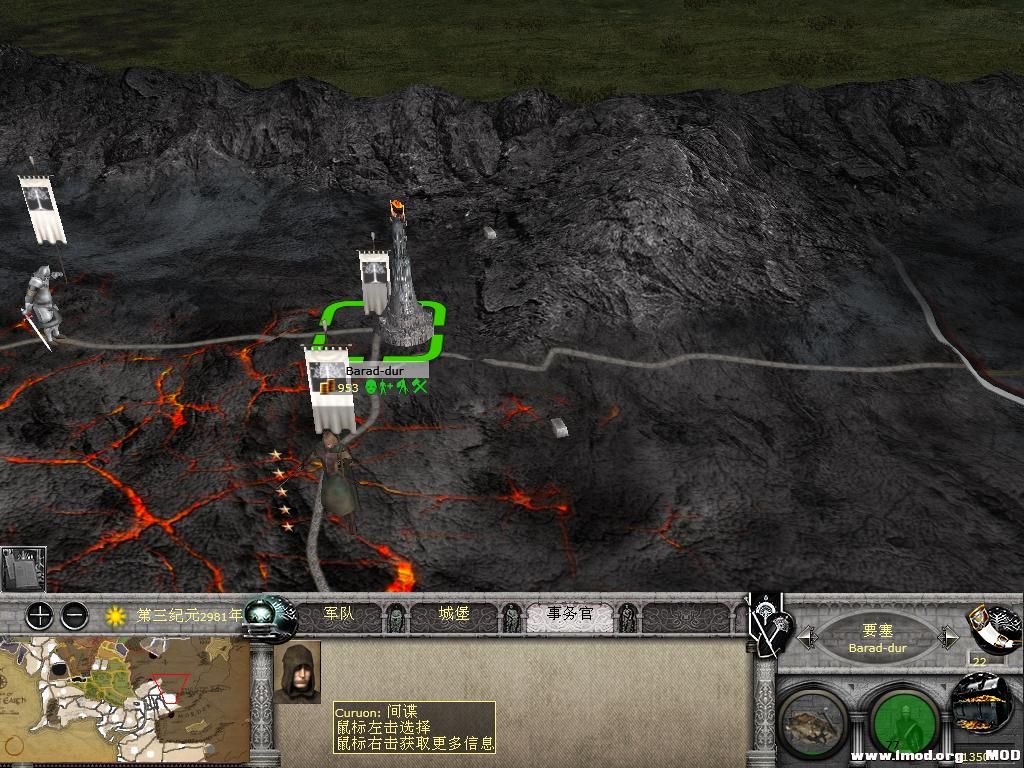
Task: Switch to the 事务官 (Agents) tab
Action: click(570, 614)
